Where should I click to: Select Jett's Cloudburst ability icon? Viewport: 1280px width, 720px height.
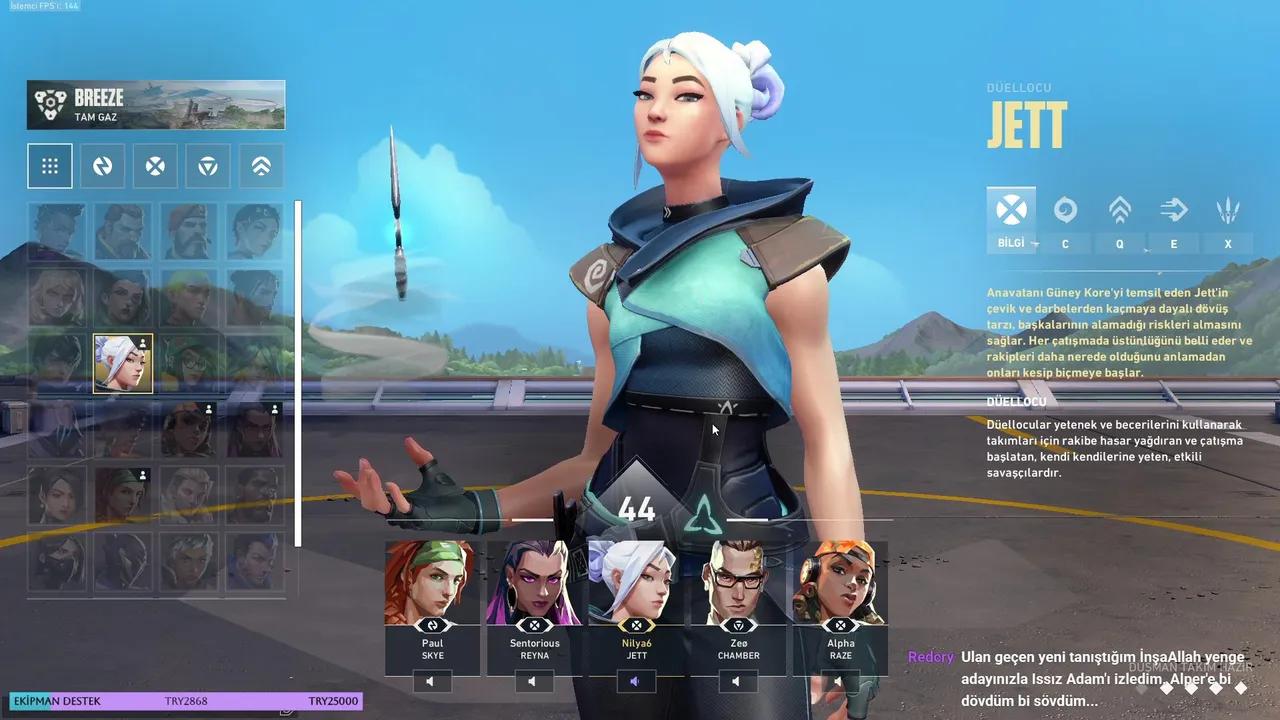click(x=1066, y=210)
